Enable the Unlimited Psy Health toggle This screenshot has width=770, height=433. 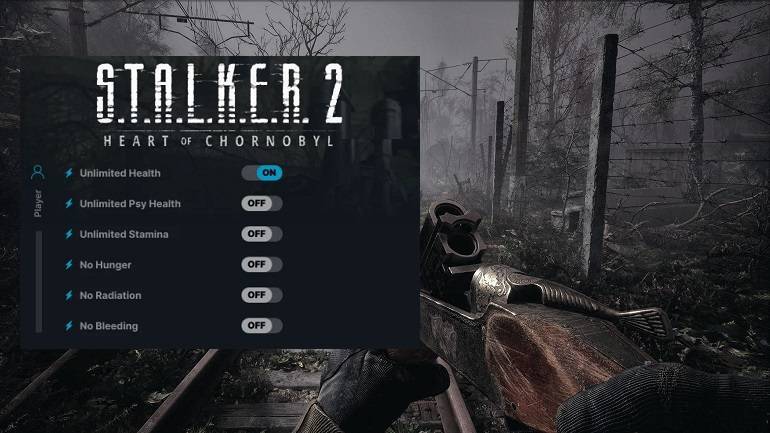coord(262,203)
